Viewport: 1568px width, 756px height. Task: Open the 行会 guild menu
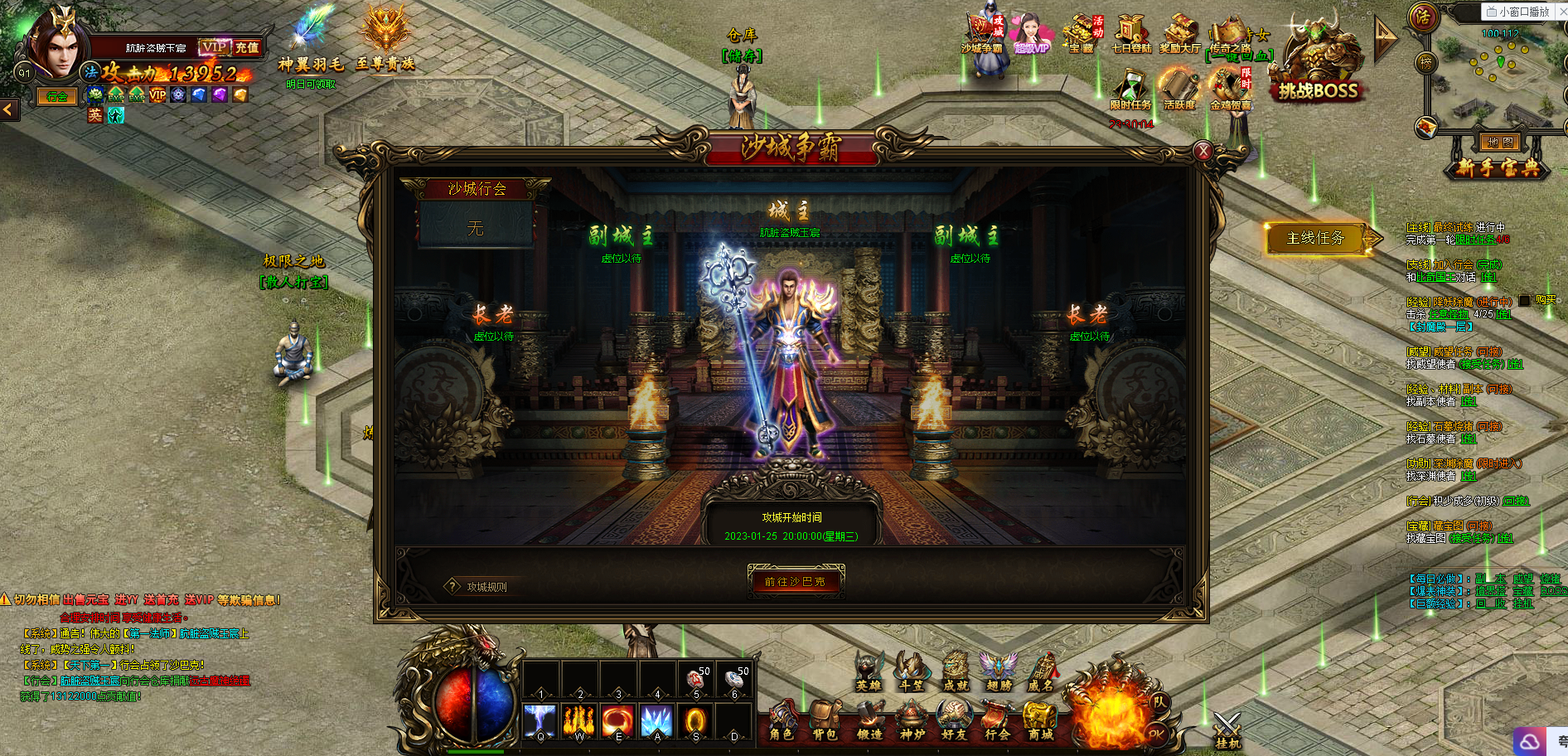(x=997, y=720)
